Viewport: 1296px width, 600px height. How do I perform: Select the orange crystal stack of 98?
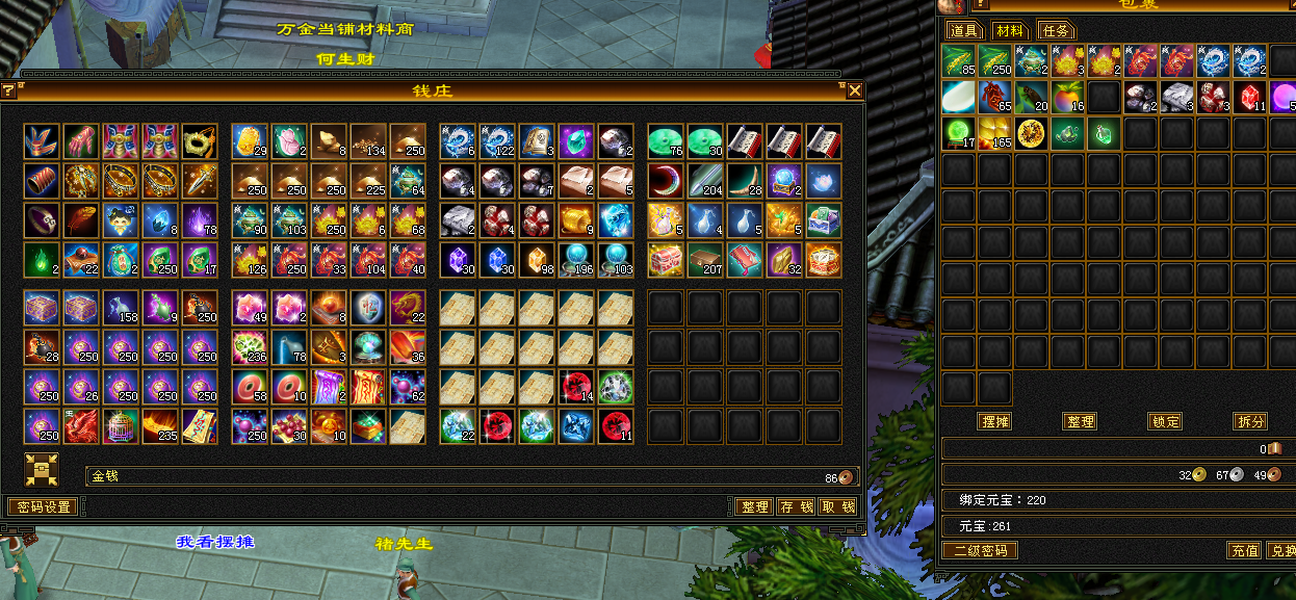537,260
